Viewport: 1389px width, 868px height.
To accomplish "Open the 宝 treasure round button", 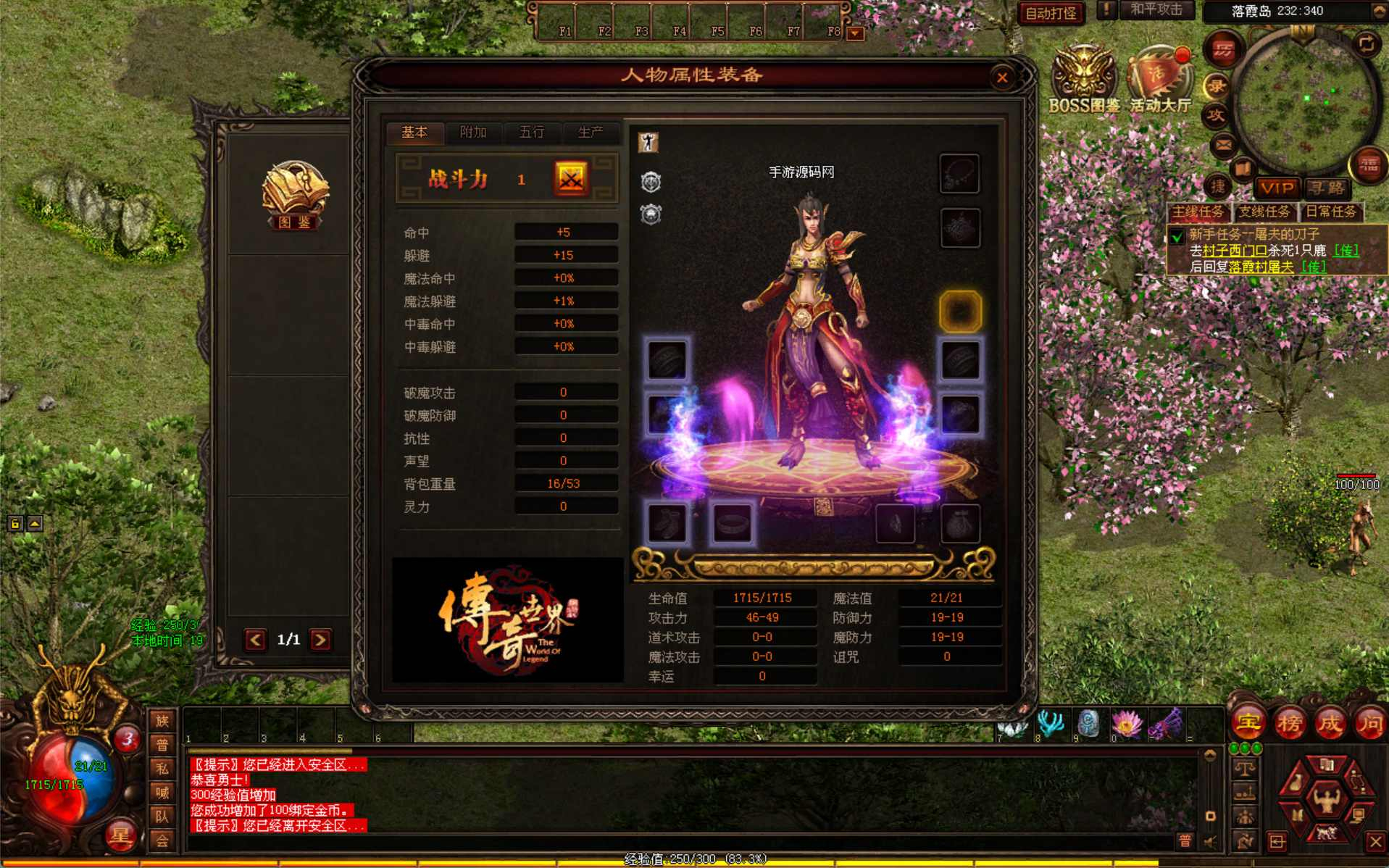I will [x=1248, y=722].
